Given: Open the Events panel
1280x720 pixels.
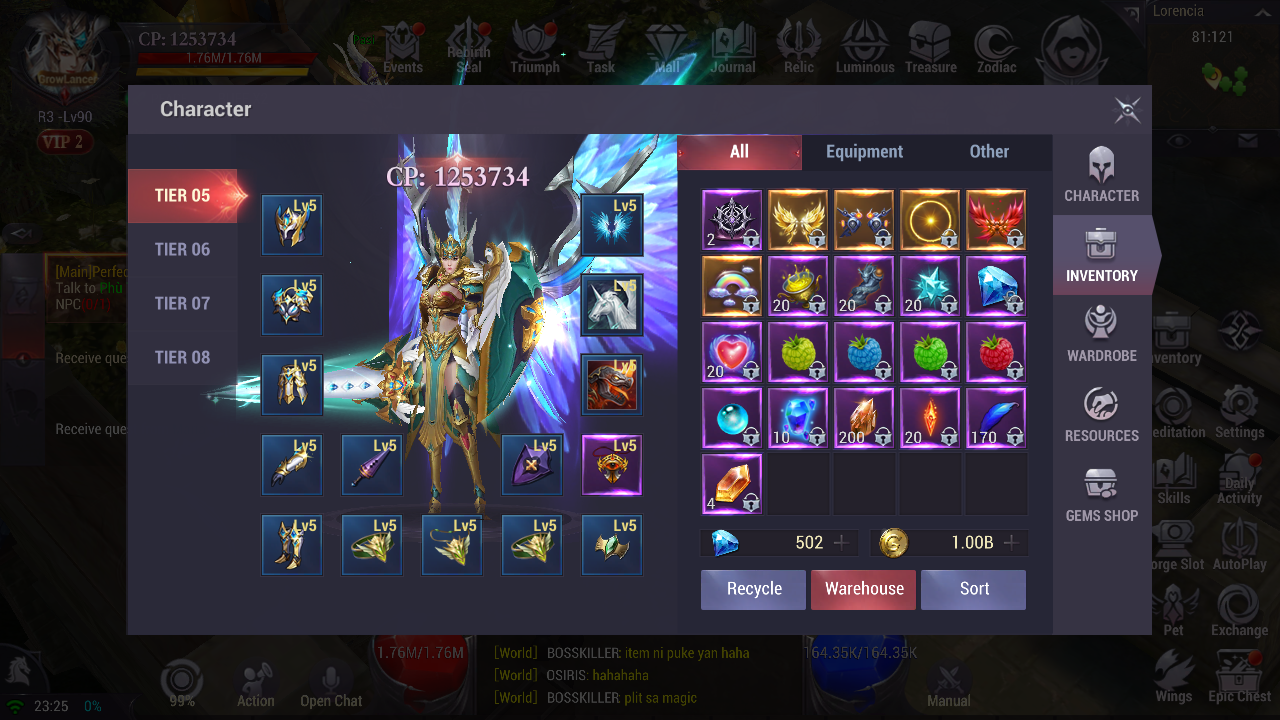Looking at the screenshot, I should point(403,45).
